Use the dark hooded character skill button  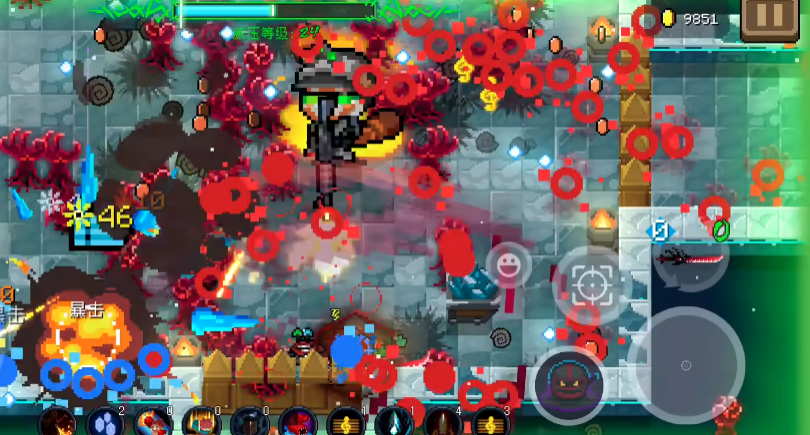568,384
